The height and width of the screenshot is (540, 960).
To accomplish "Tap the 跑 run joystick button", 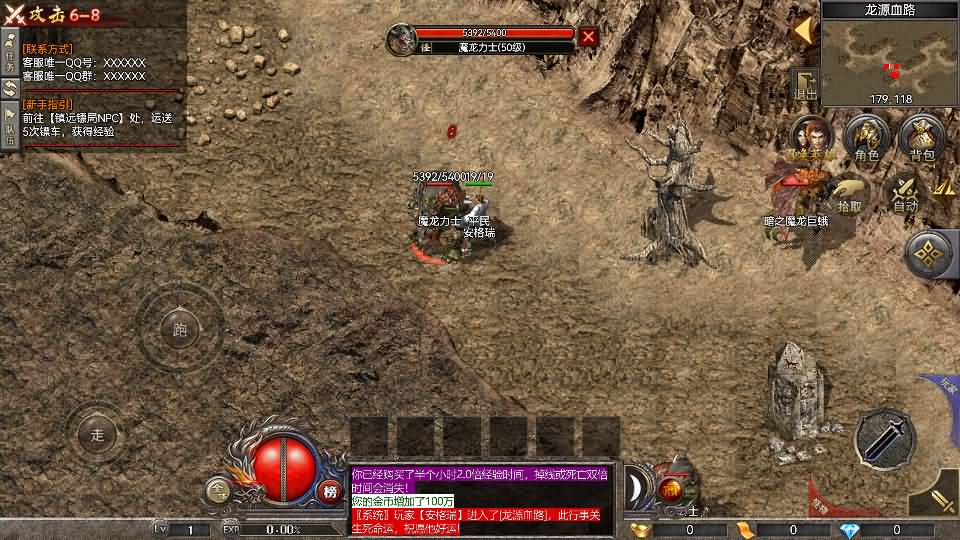I will point(180,328).
